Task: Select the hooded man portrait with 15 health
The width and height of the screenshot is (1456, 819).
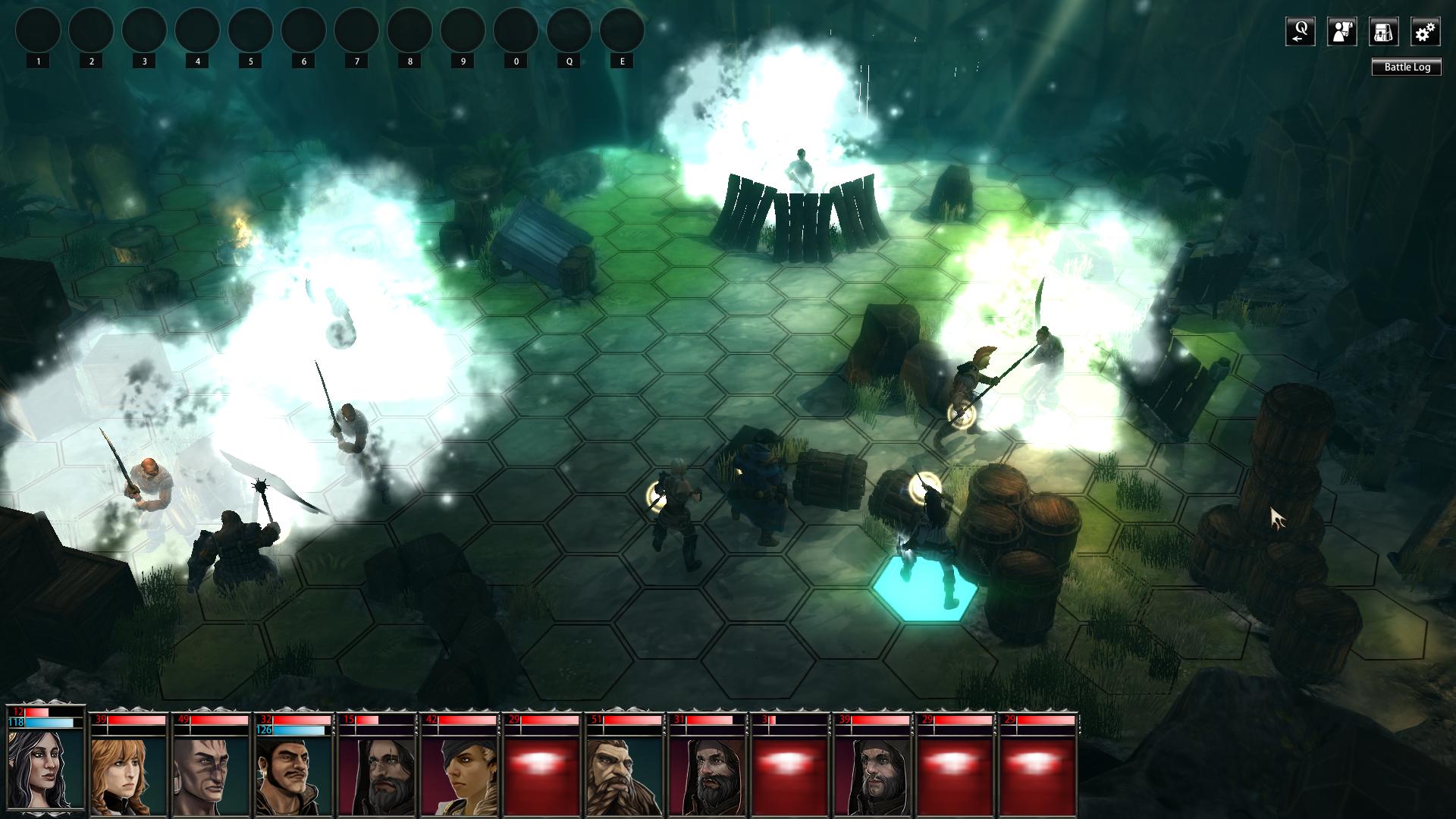Action: [x=378, y=775]
